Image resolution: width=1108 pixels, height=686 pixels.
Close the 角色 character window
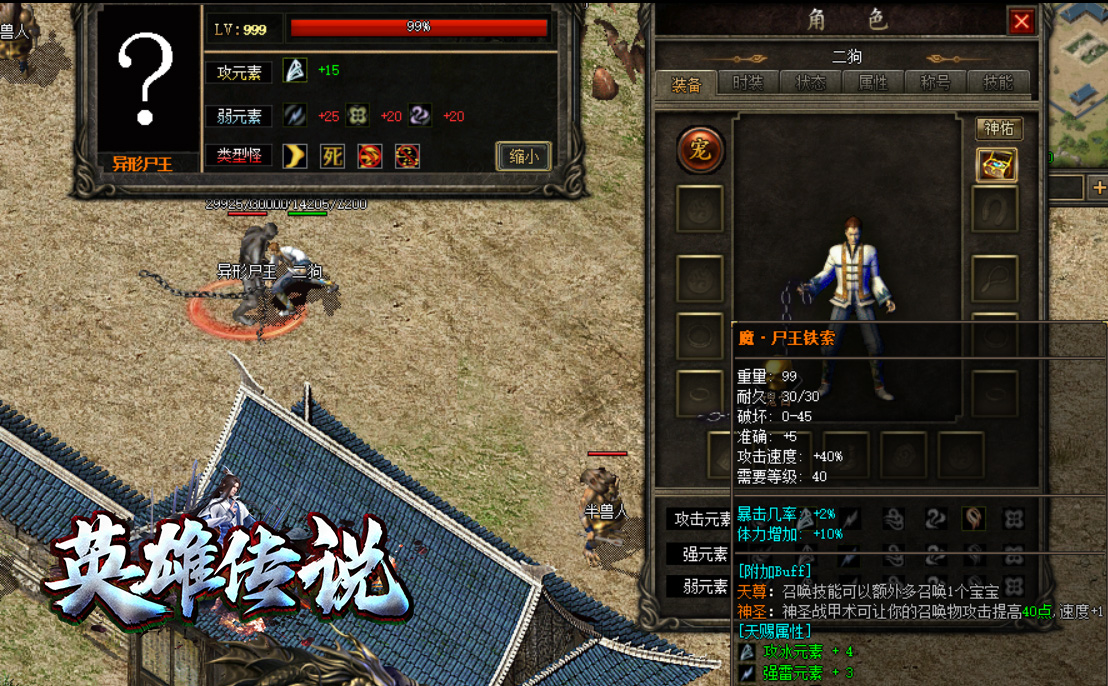pos(1021,22)
